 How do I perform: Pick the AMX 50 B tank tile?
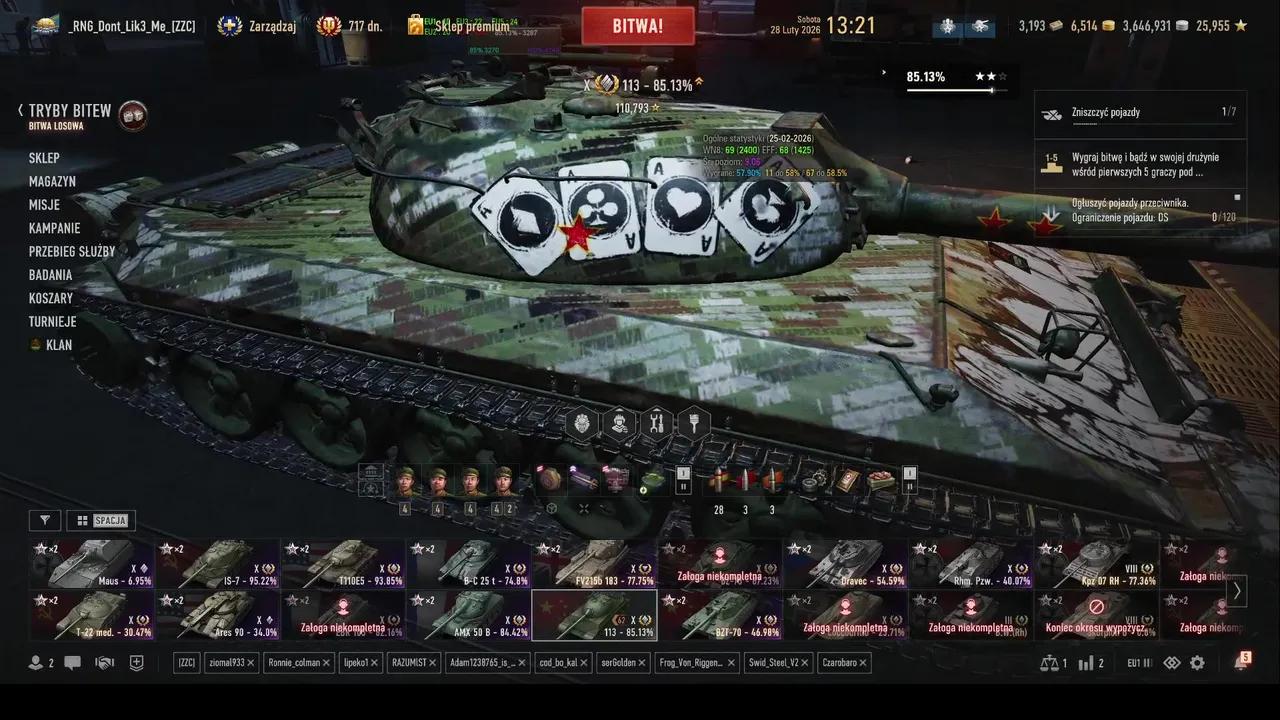(x=468, y=615)
